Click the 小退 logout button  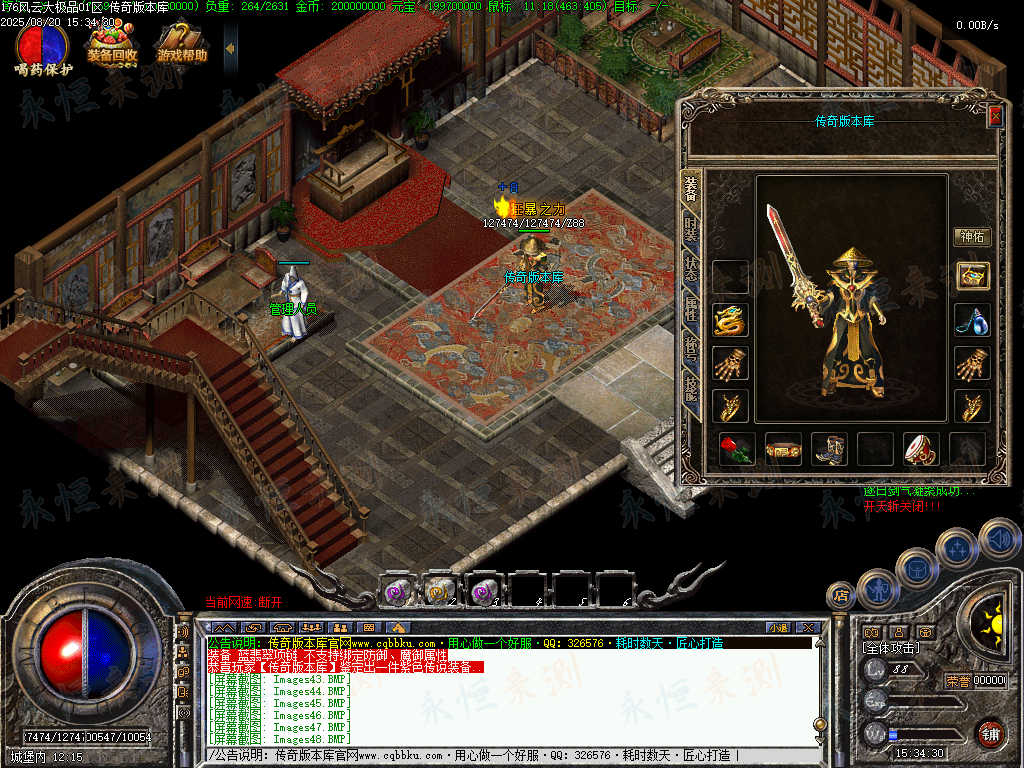(778, 628)
